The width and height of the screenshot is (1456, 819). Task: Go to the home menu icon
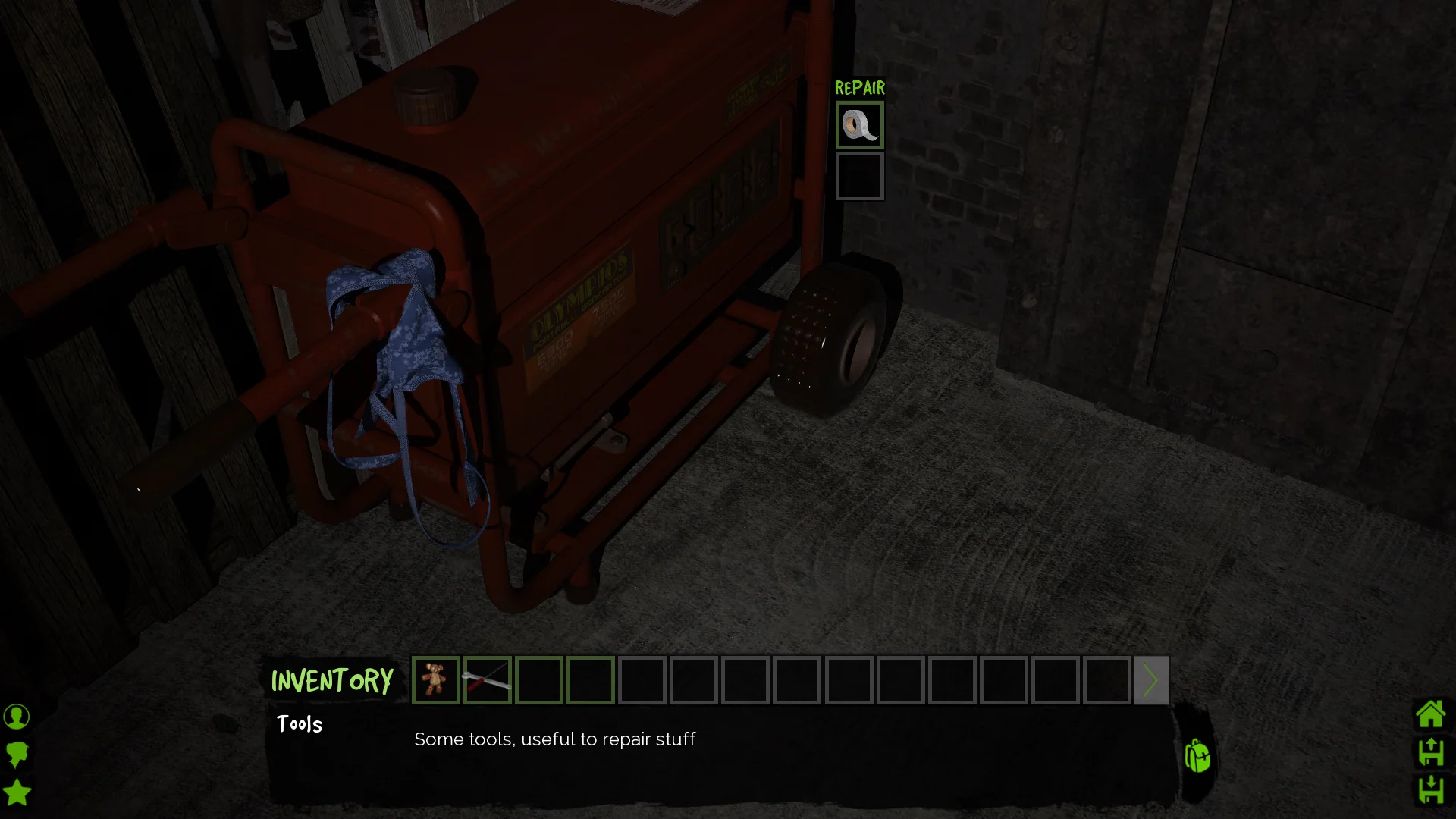click(x=1430, y=714)
